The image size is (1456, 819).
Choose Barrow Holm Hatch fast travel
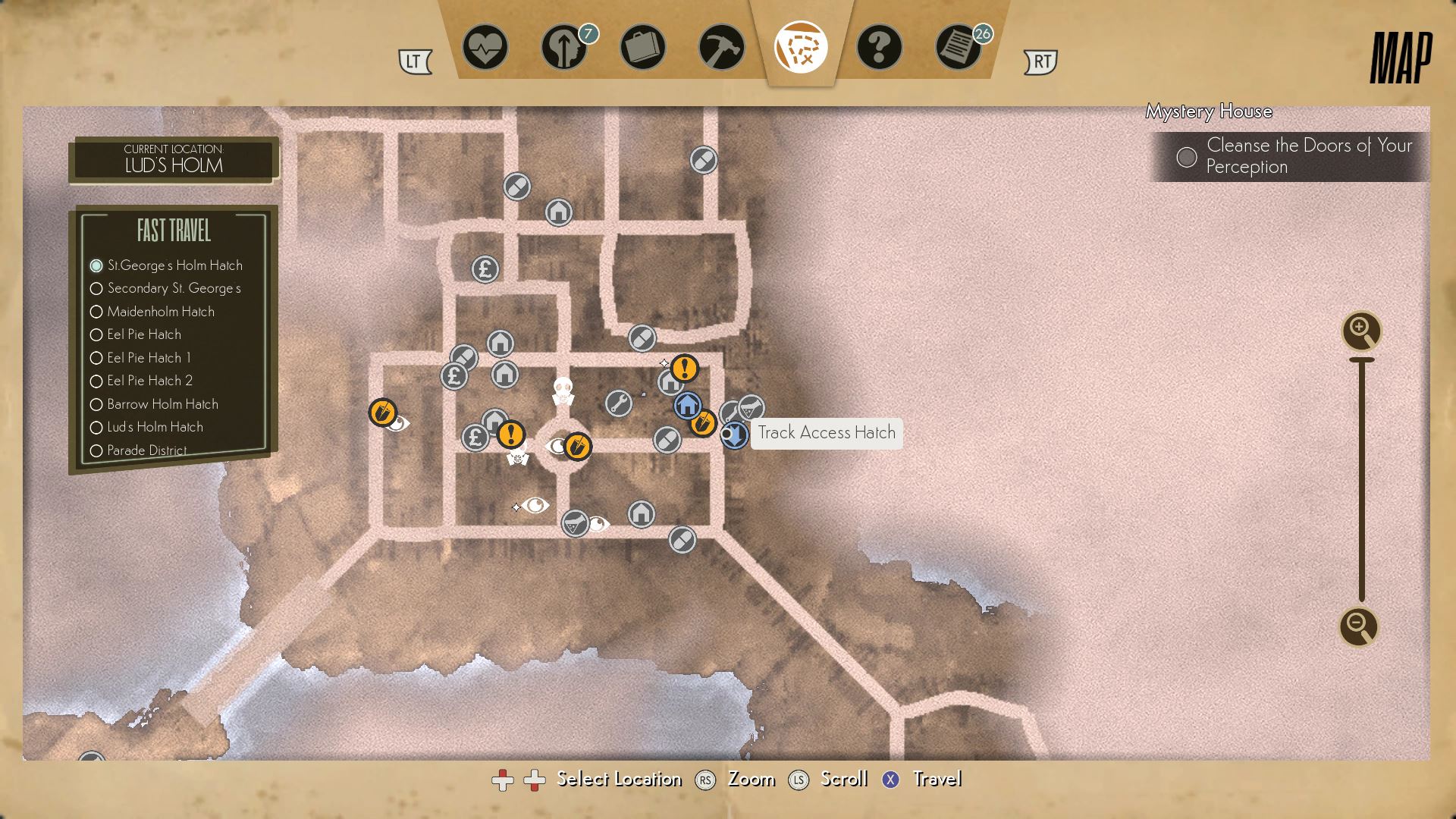tap(162, 404)
